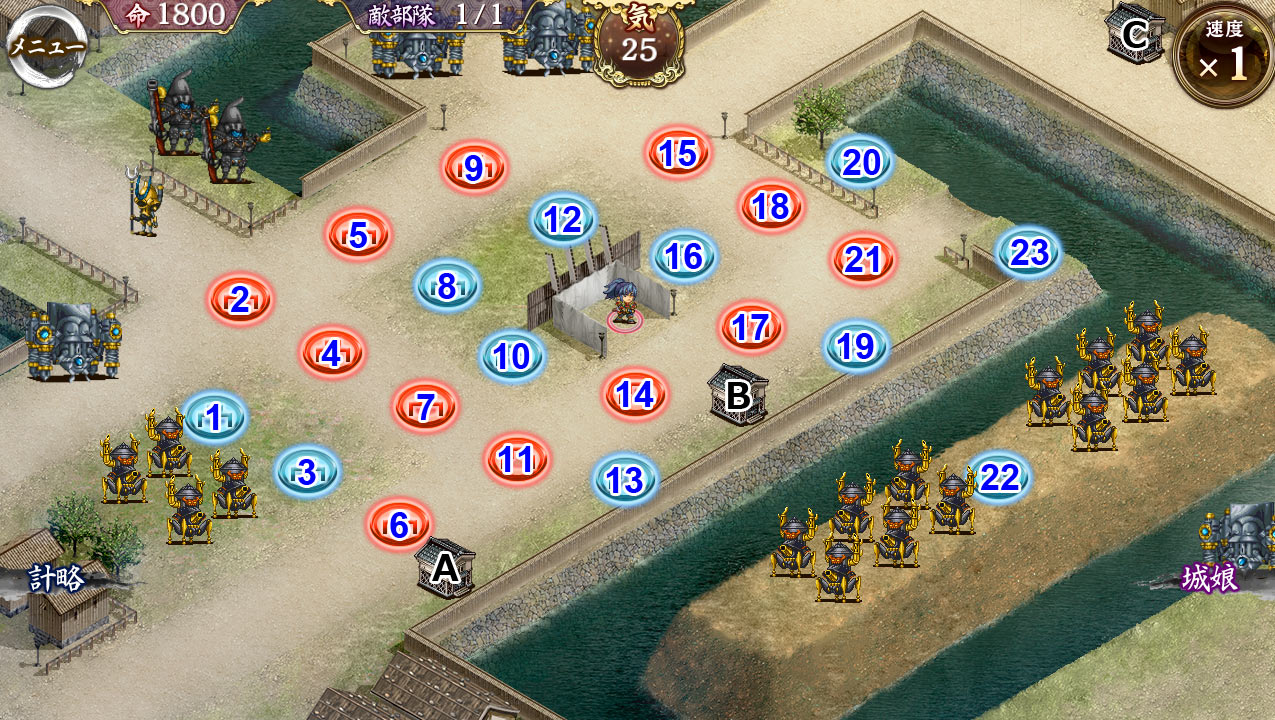Pick red deployment tile 6
This screenshot has width=1275, height=720.
point(399,524)
